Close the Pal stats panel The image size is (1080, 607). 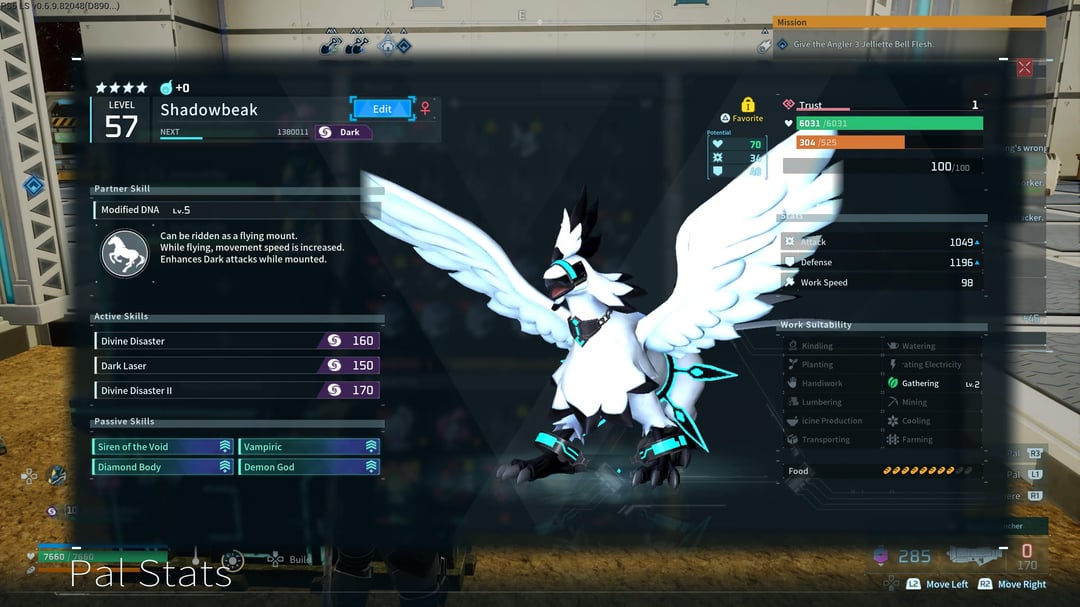pos(1024,68)
